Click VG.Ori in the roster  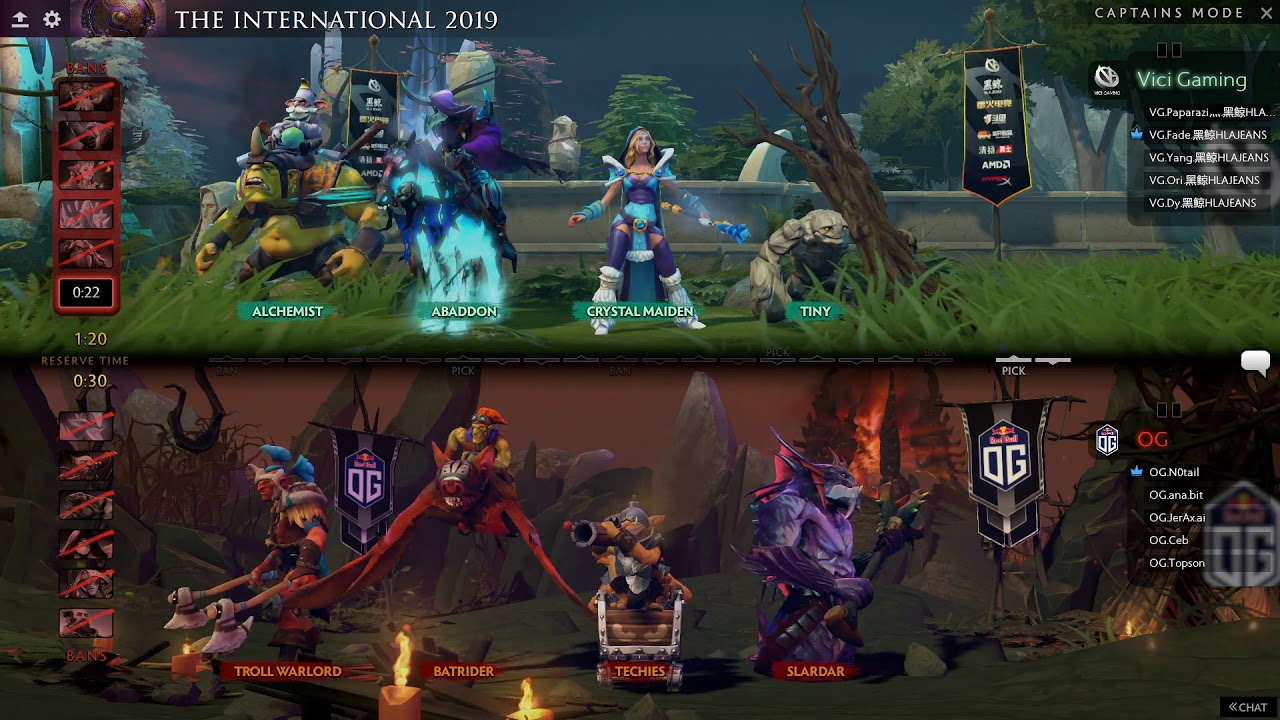[1204, 180]
